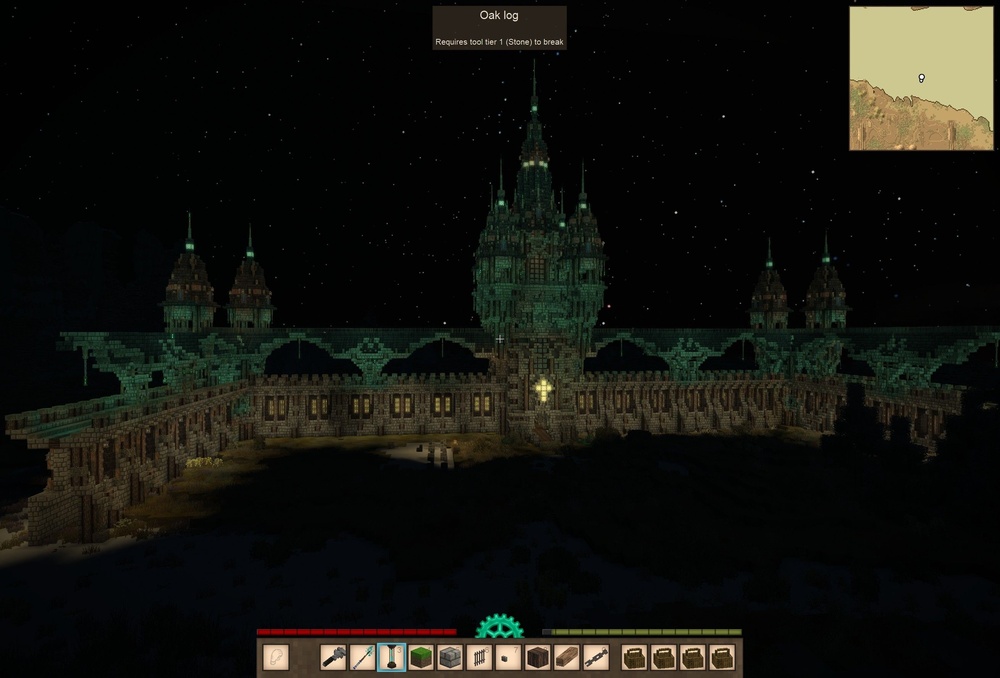Select the wrench tool hotbar slot
This screenshot has height=678, width=1000.
334,657
